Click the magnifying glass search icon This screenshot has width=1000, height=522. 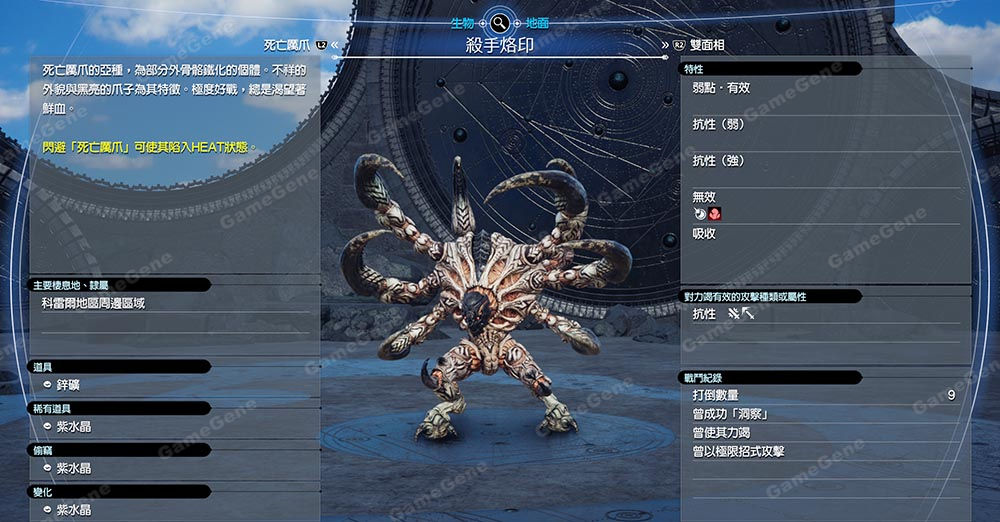[x=498, y=21]
